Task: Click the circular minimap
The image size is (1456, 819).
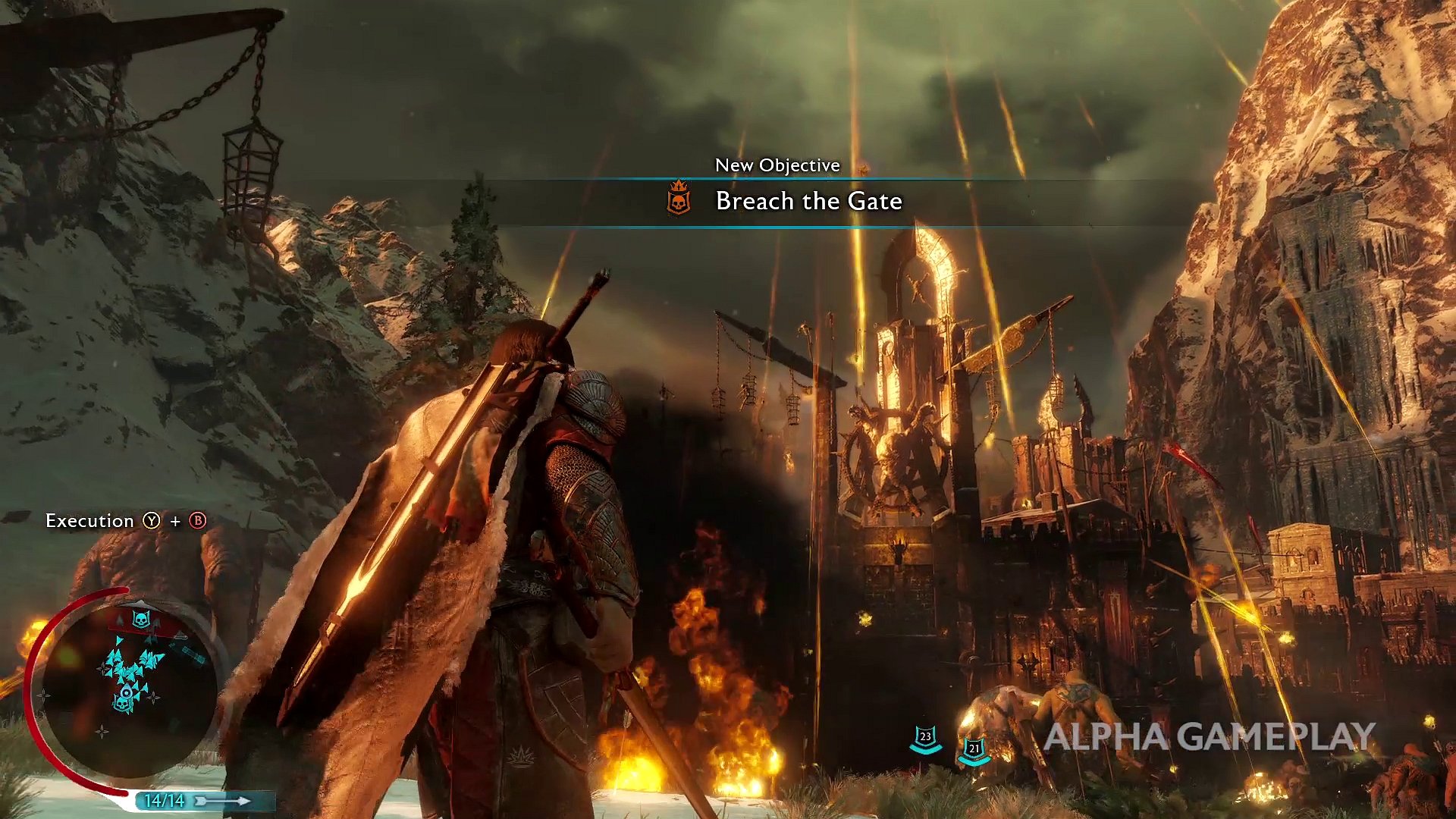Action: click(x=127, y=685)
